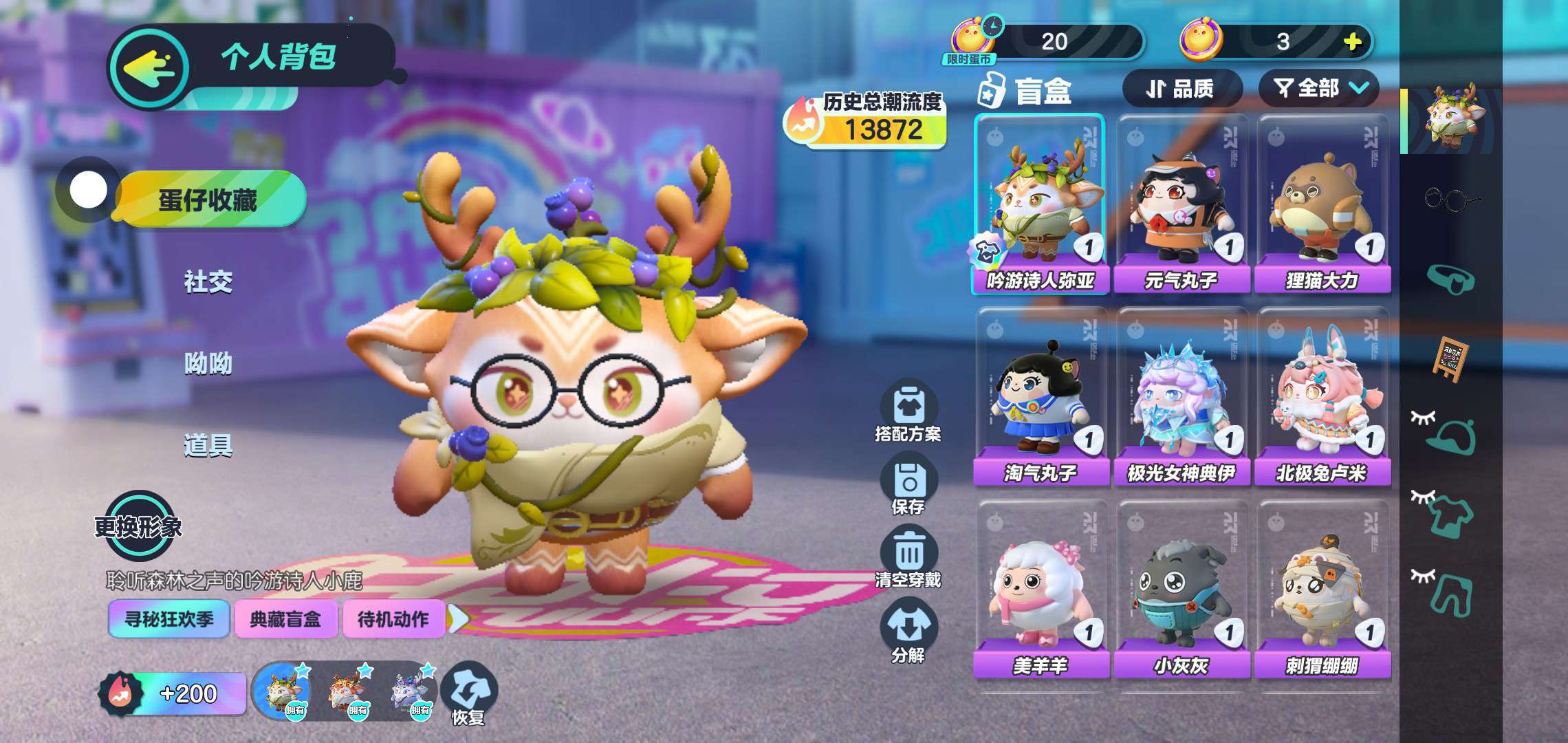Add coins with the yellow plus button
The image size is (1568, 743).
coord(1352,42)
